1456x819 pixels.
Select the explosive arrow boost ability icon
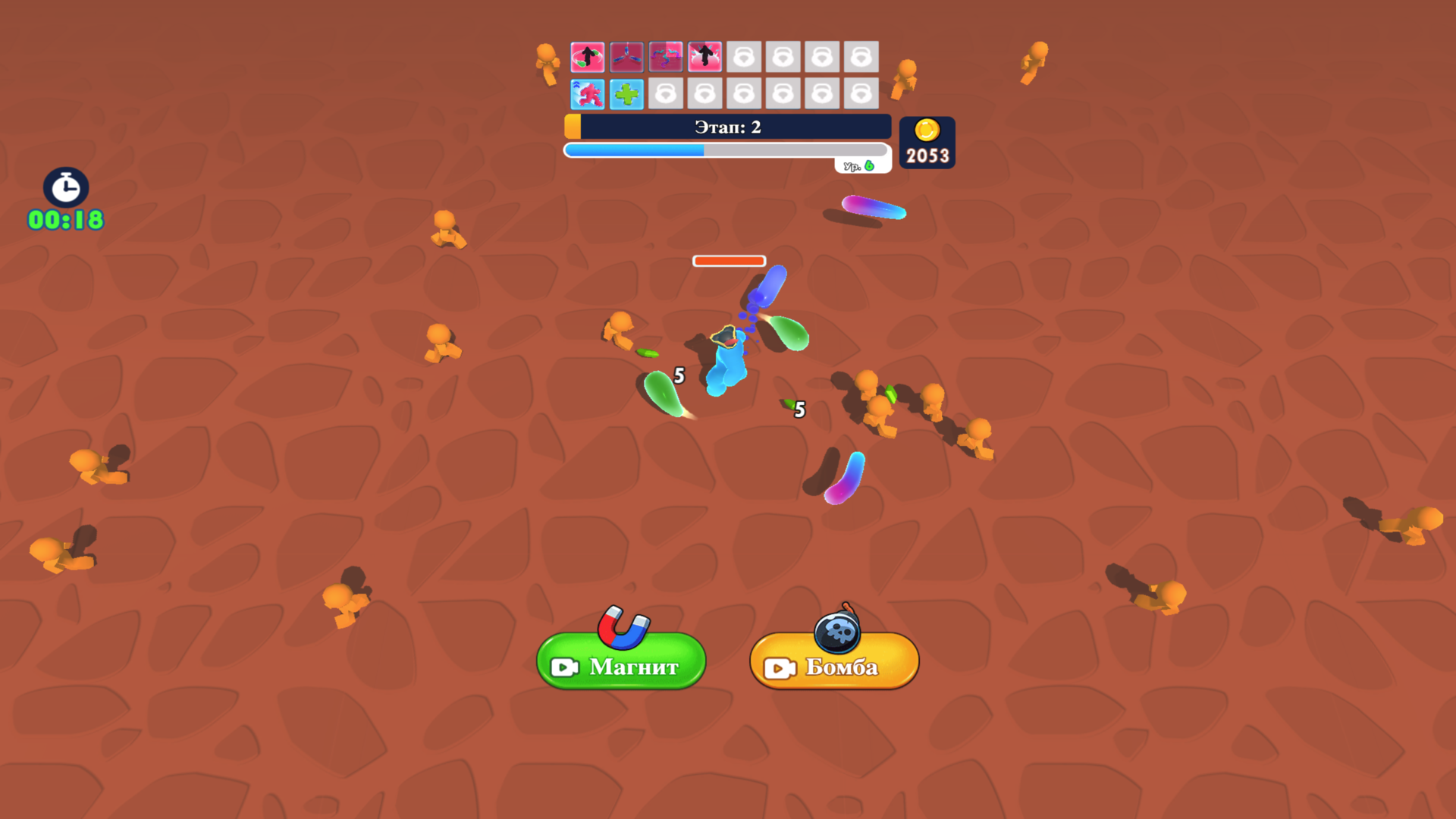tap(704, 57)
